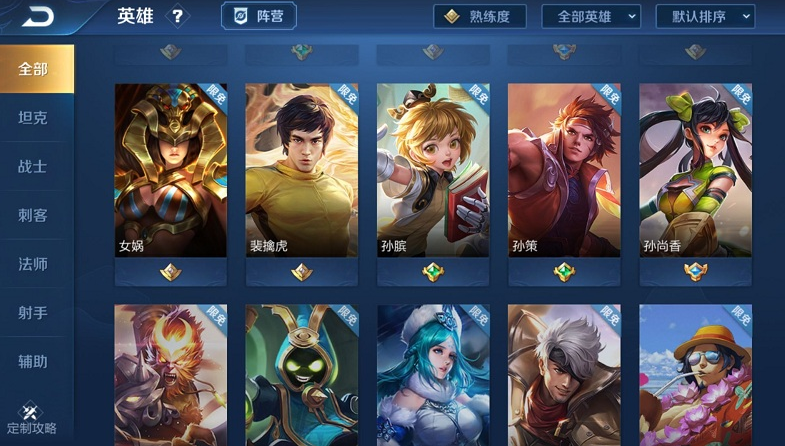The height and width of the screenshot is (446, 785).
Task: Open the 孙策 hero card
Action: [x=564, y=170]
